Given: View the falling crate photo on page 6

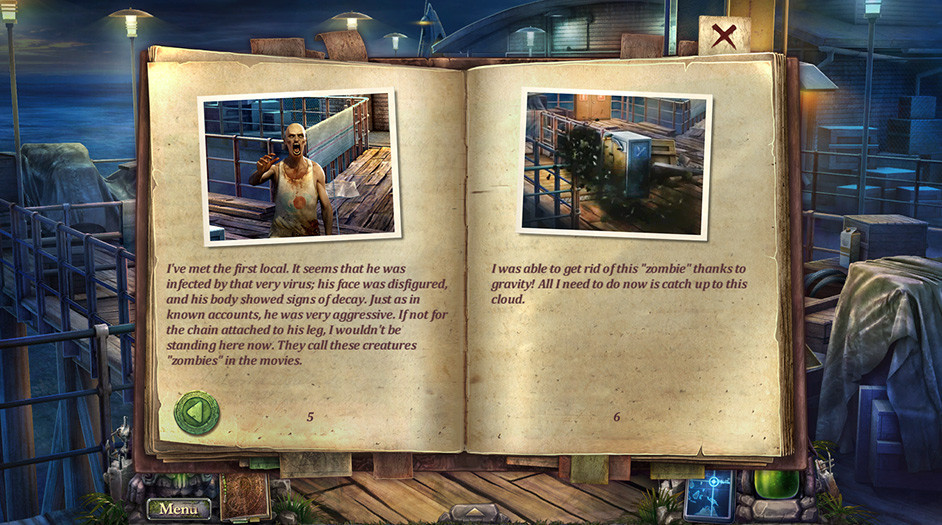Looking at the screenshot, I should (615, 163).
